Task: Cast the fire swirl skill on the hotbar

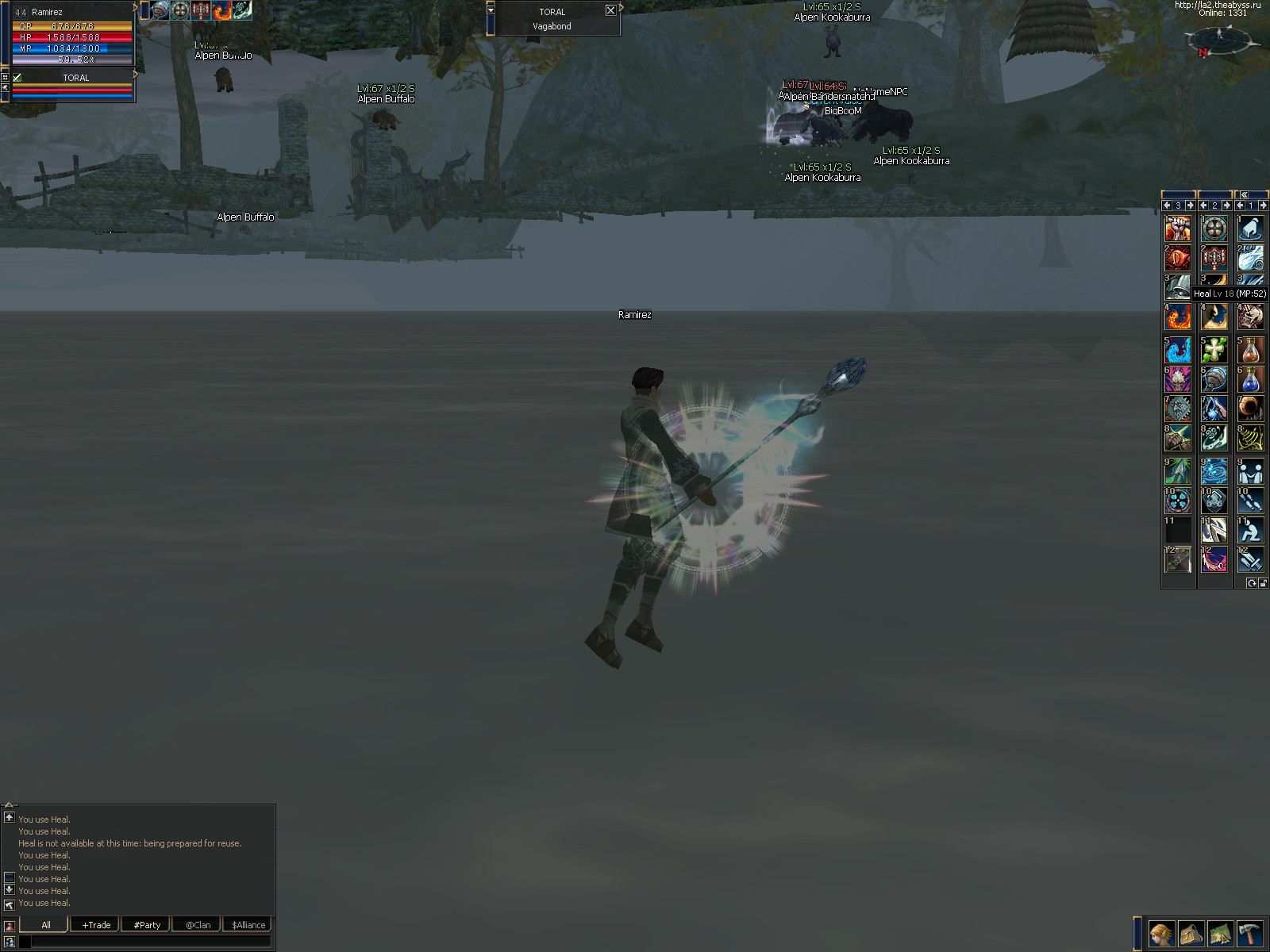Action: pyautogui.click(x=1177, y=319)
